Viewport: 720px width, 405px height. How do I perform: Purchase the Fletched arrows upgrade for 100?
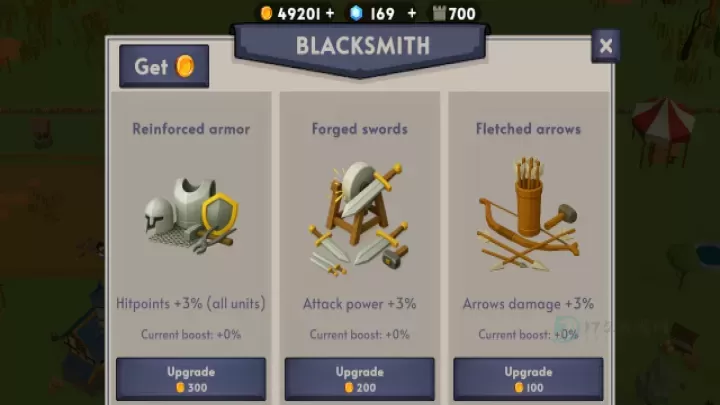tap(528, 379)
